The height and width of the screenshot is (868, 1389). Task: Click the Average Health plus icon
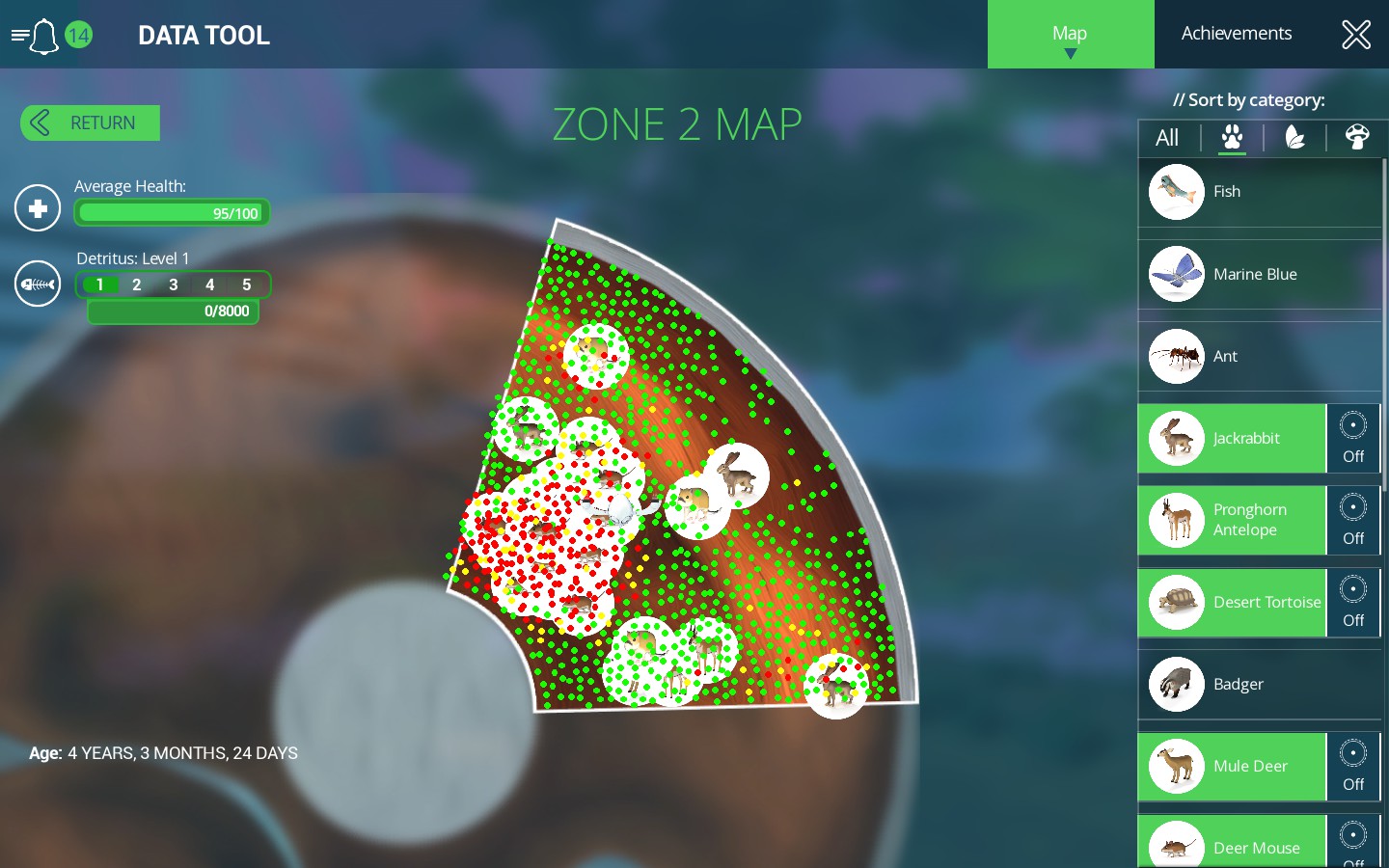tap(37, 207)
